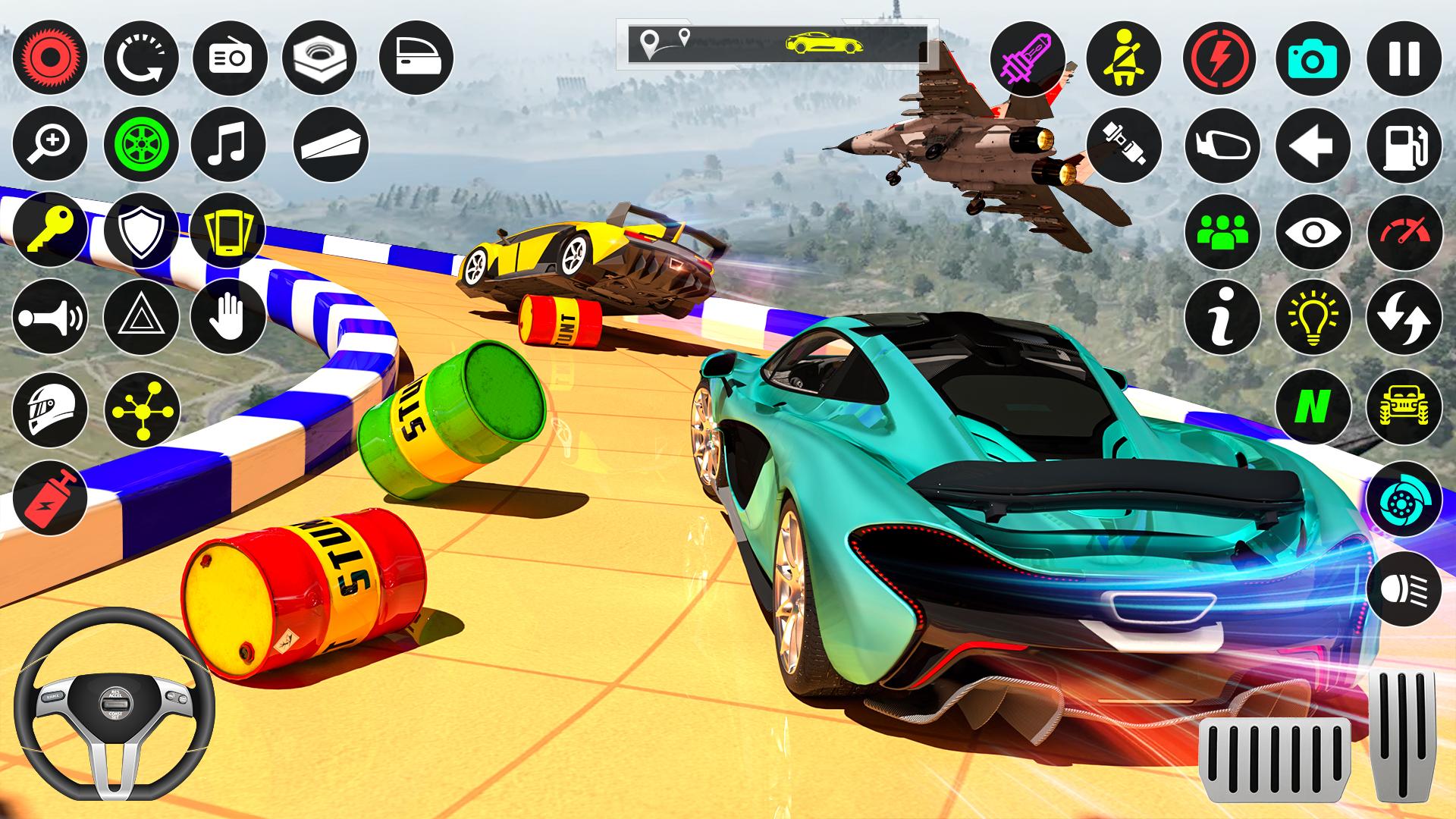Viewport: 1456px width, 819px height.
Task: Open the side mirror view
Action: [x=1222, y=146]
